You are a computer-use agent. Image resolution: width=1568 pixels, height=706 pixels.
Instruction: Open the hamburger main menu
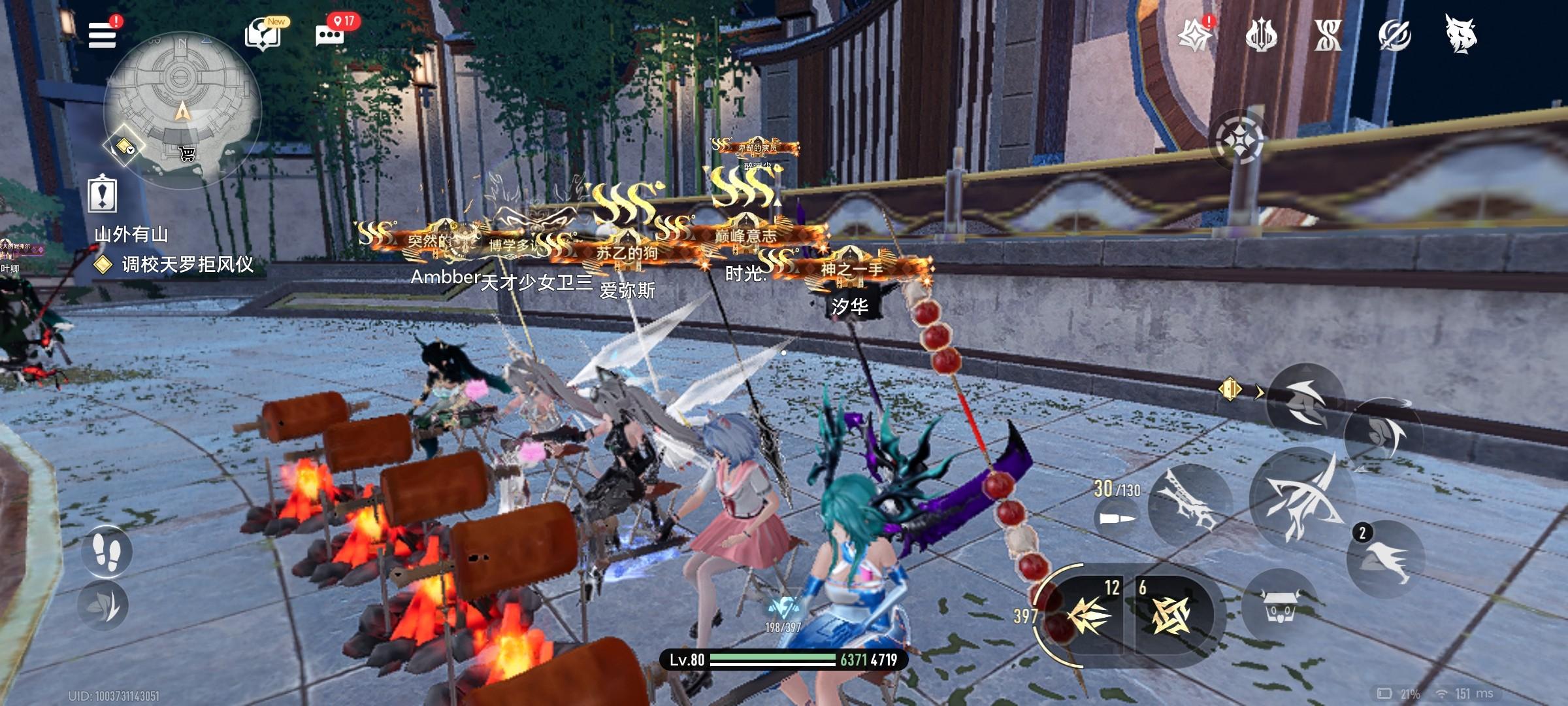click(x=103, y=34)
